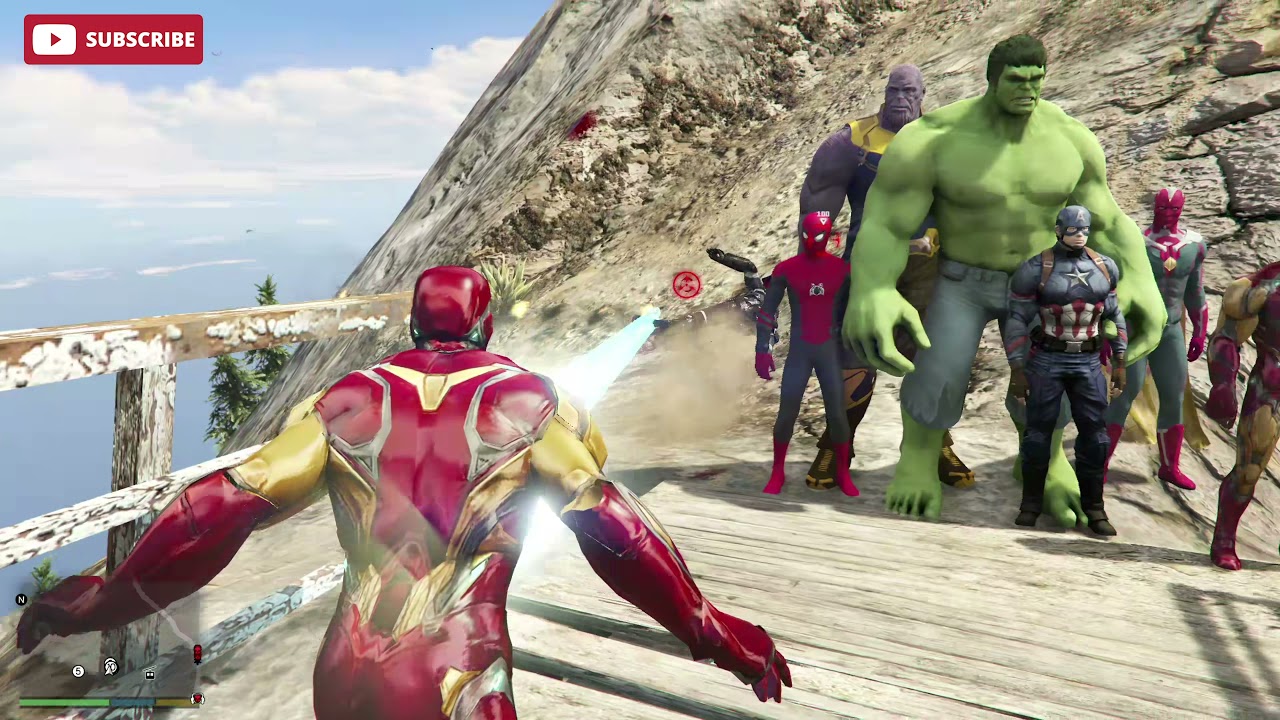Select the red mask blip beside the status bars

(x=197, y=699)
